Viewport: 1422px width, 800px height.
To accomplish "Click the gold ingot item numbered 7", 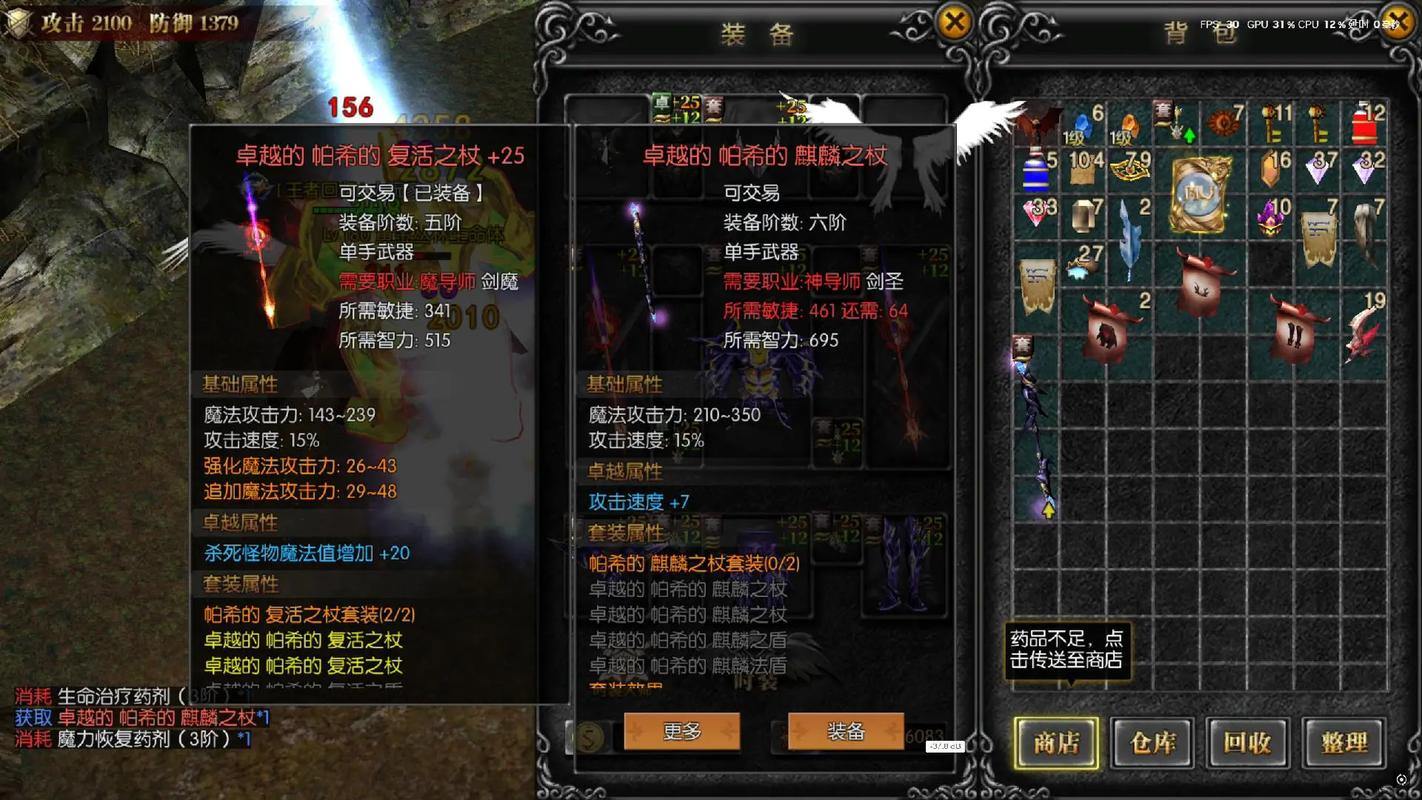I will 1083,217.
